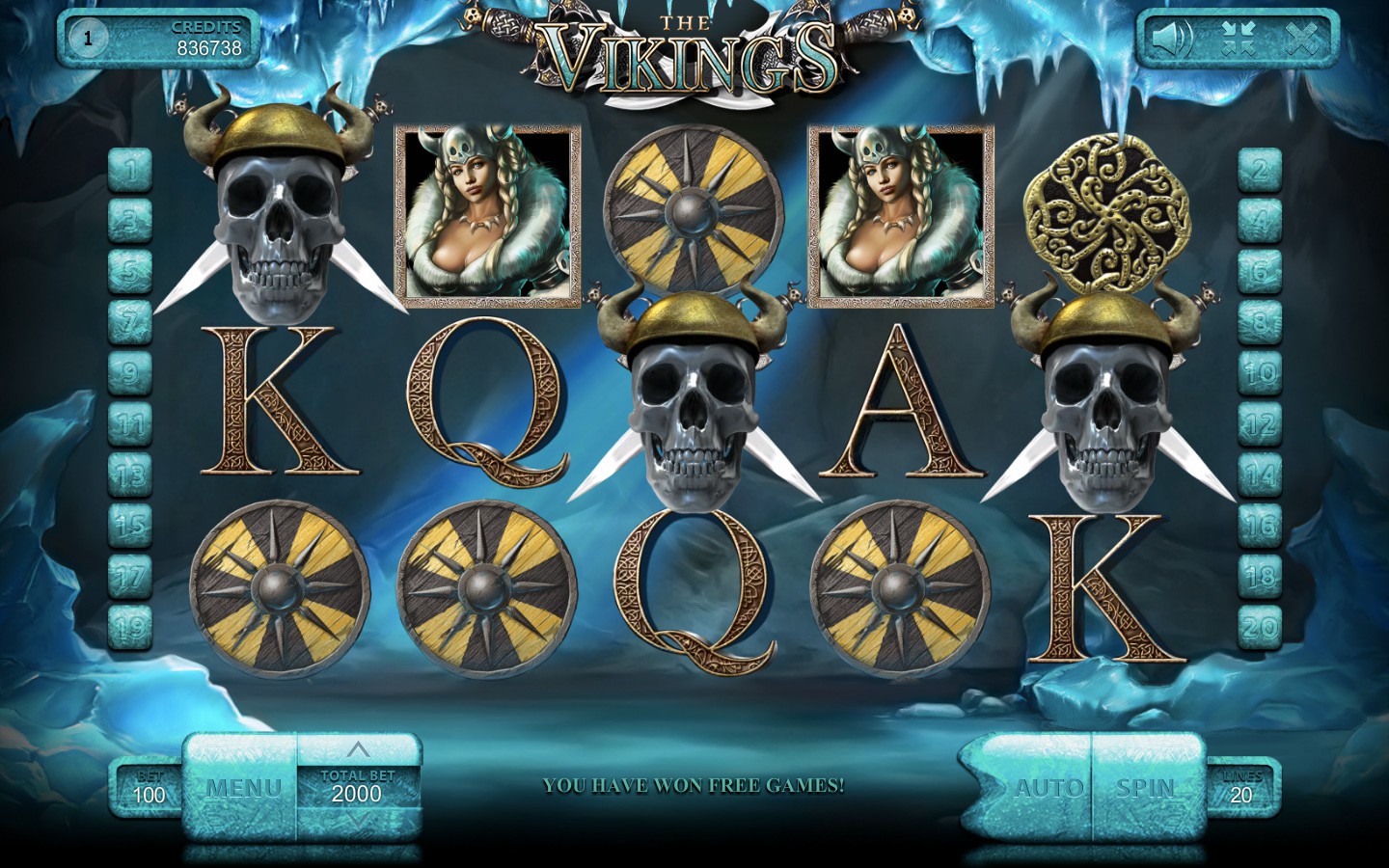Activate AUTO spin mode
The width and height of the screenshot is (1389, 868).
click(x=1047, y=788)
